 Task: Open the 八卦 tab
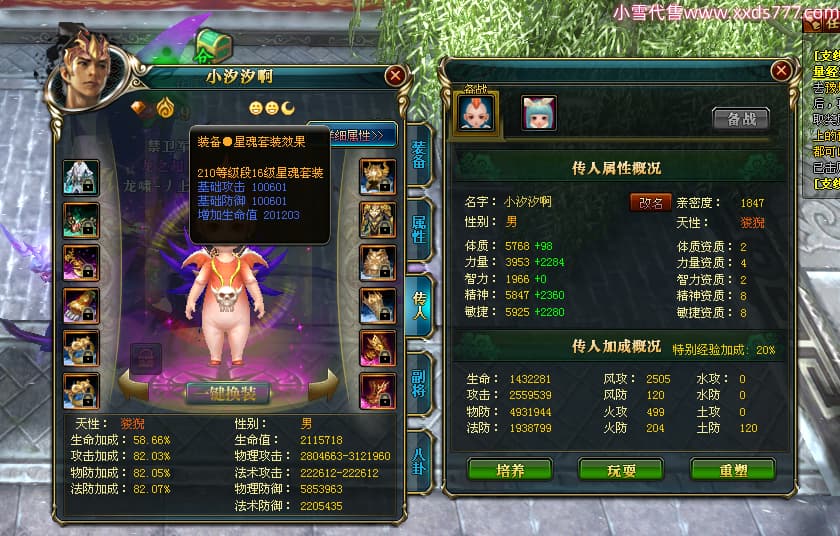[x=419, y=458]
